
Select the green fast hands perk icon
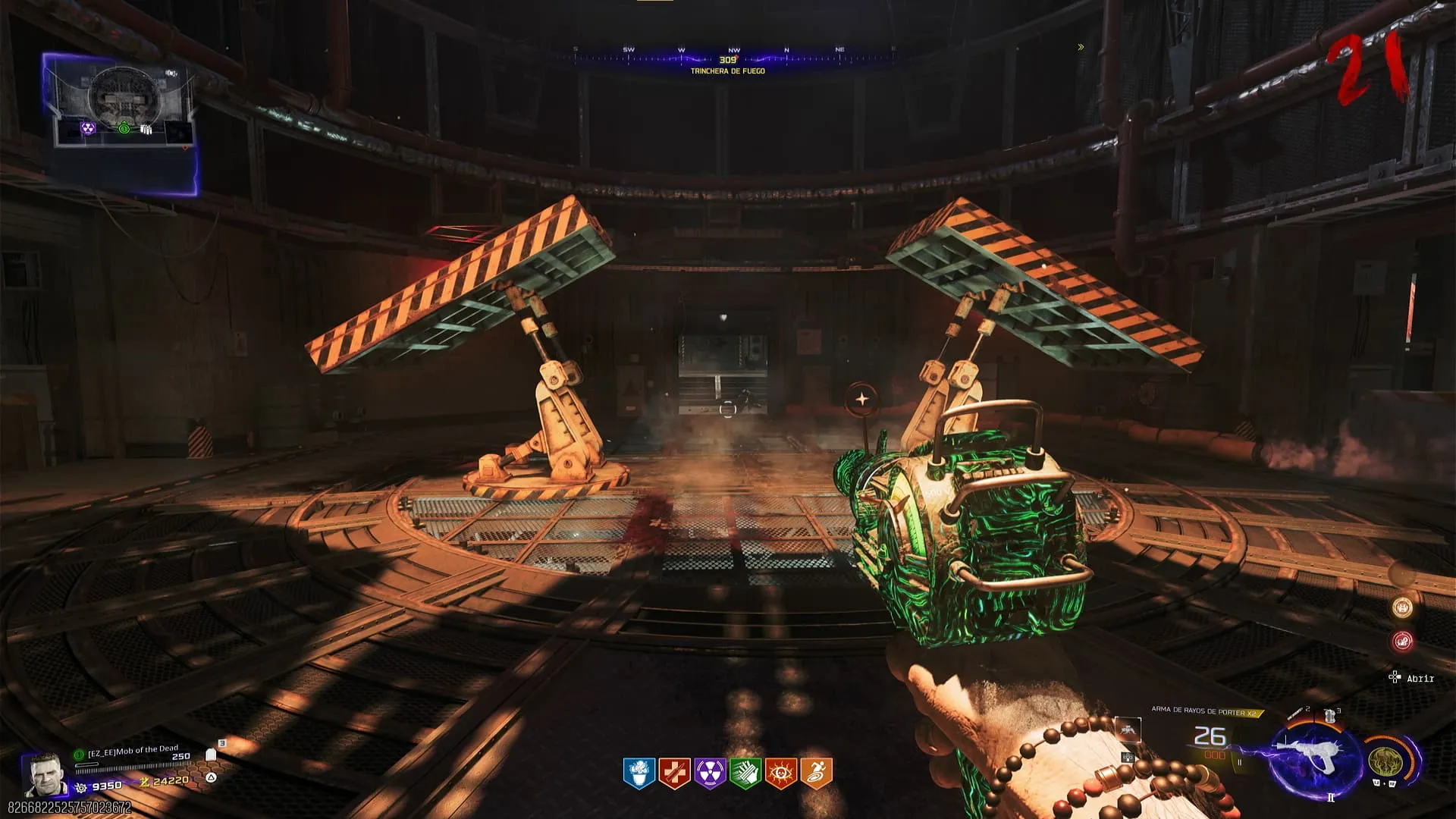point(745,773)
